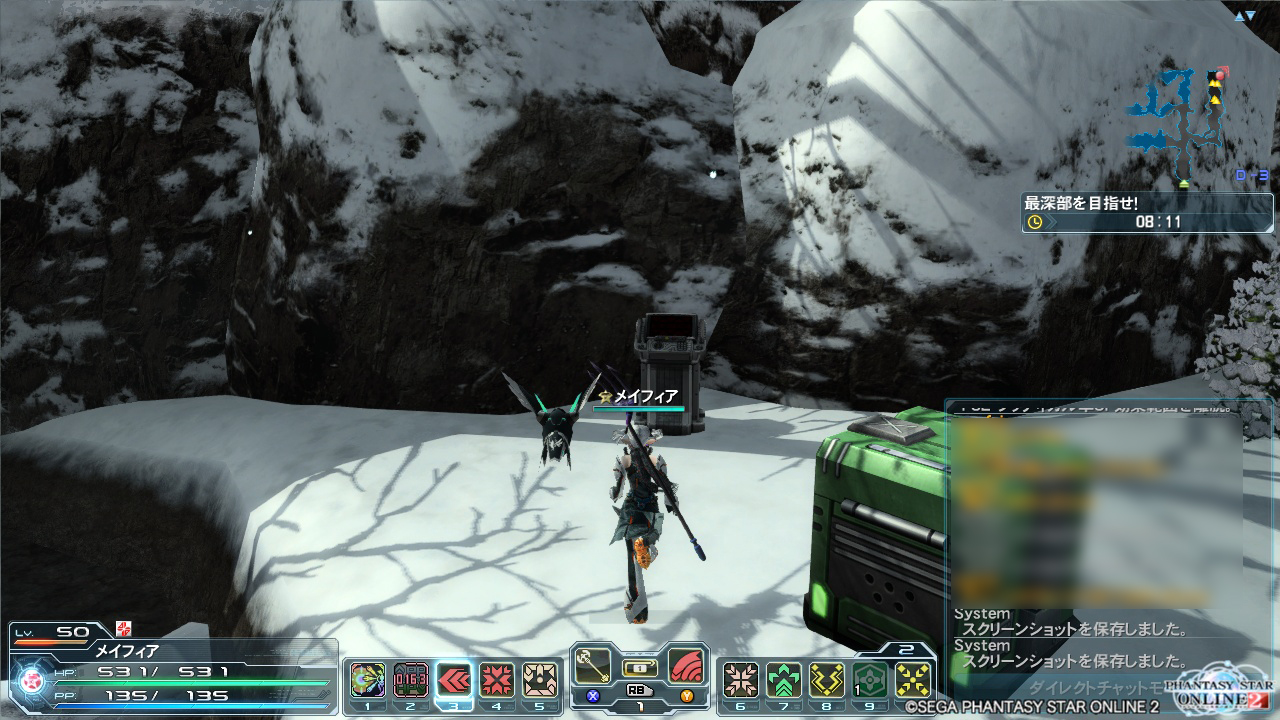Select the red class emblem above player name
This screenshot has height=720, width=1280.
123,628
